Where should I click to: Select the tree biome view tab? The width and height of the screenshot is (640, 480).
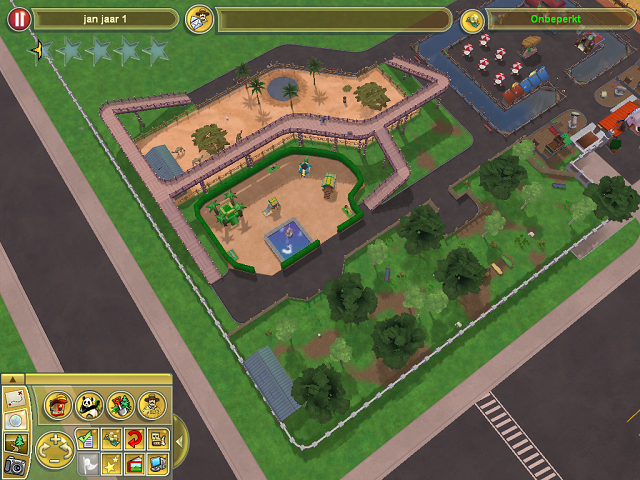click(13, 442)
